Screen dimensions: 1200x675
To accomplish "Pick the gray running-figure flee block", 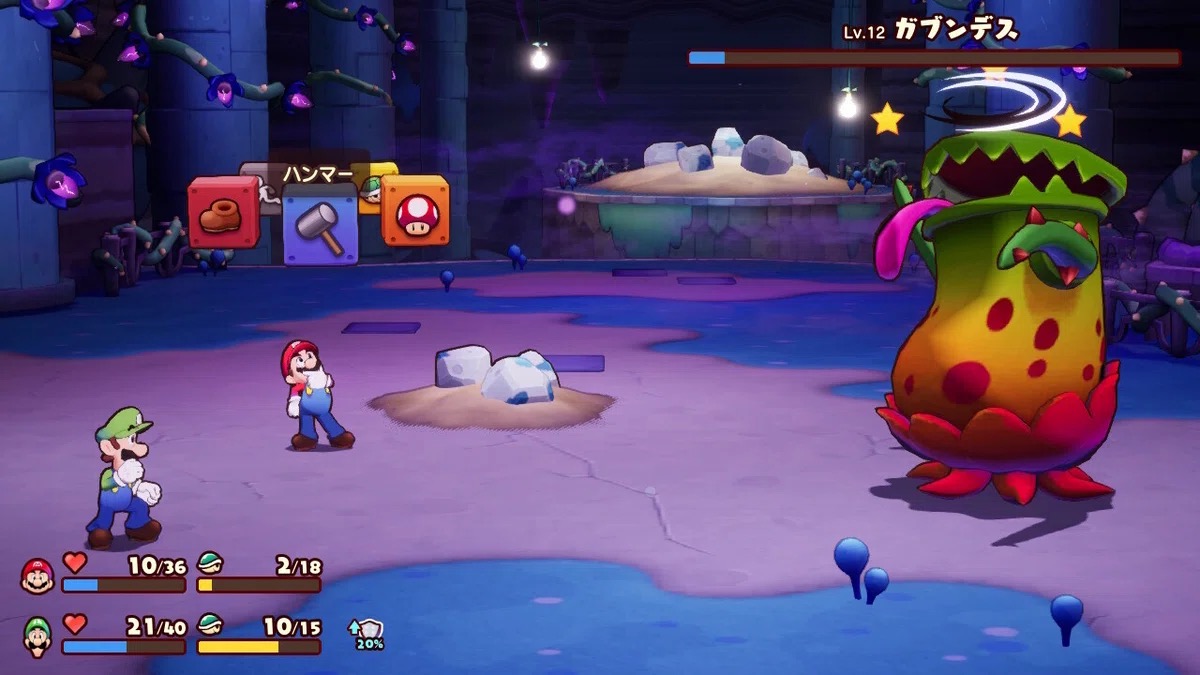I will click(268, 196).
